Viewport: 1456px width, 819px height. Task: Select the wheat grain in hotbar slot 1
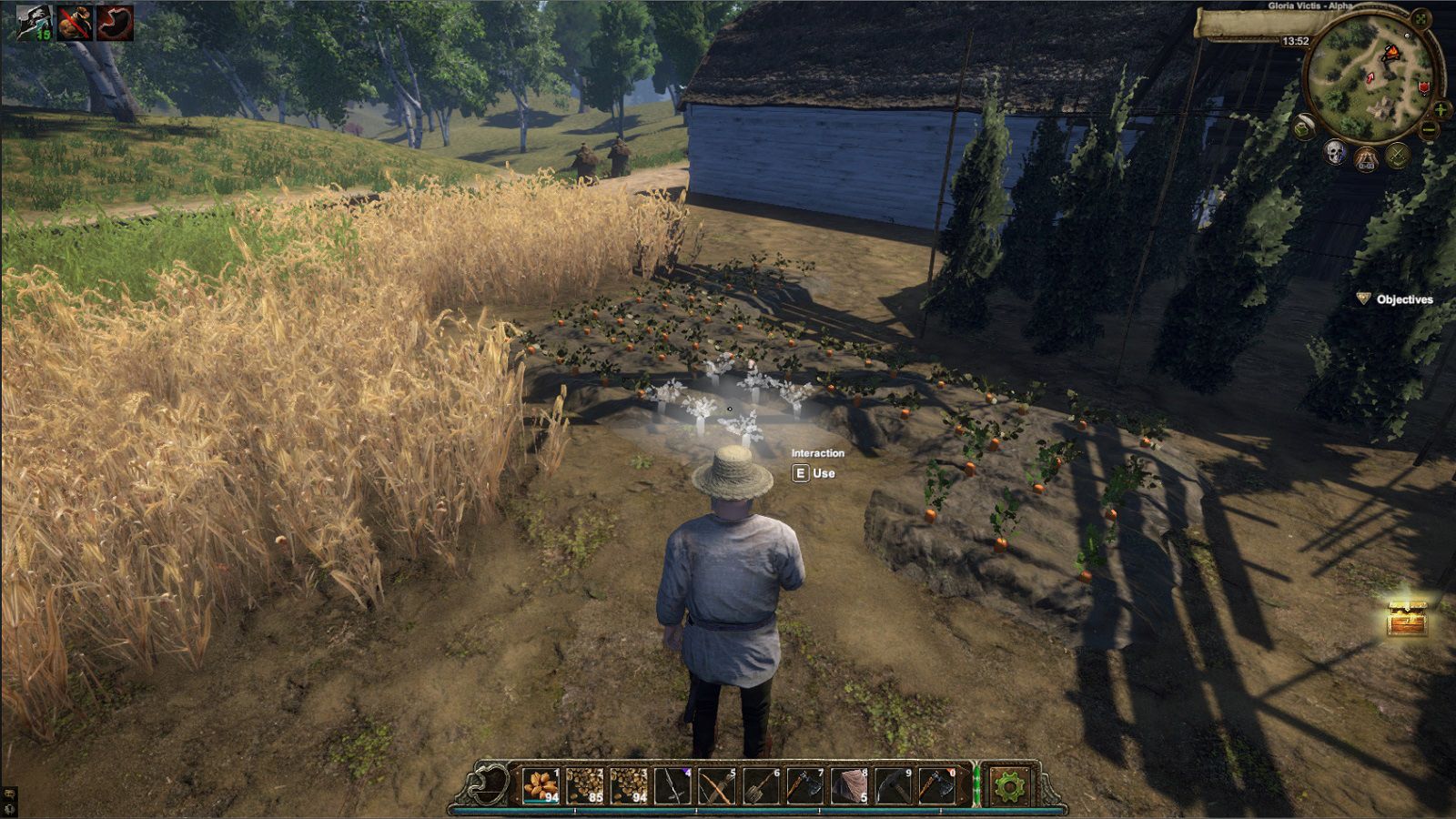tap(540, 786)
